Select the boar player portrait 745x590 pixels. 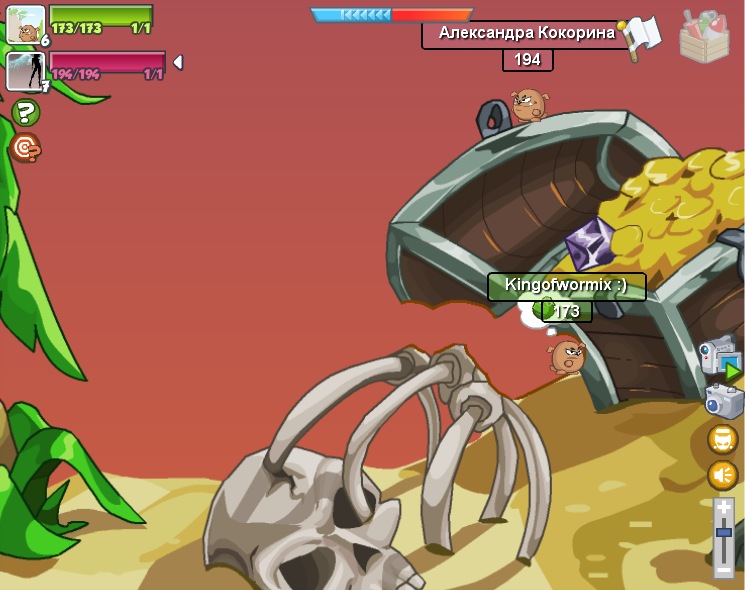[25, 24]
